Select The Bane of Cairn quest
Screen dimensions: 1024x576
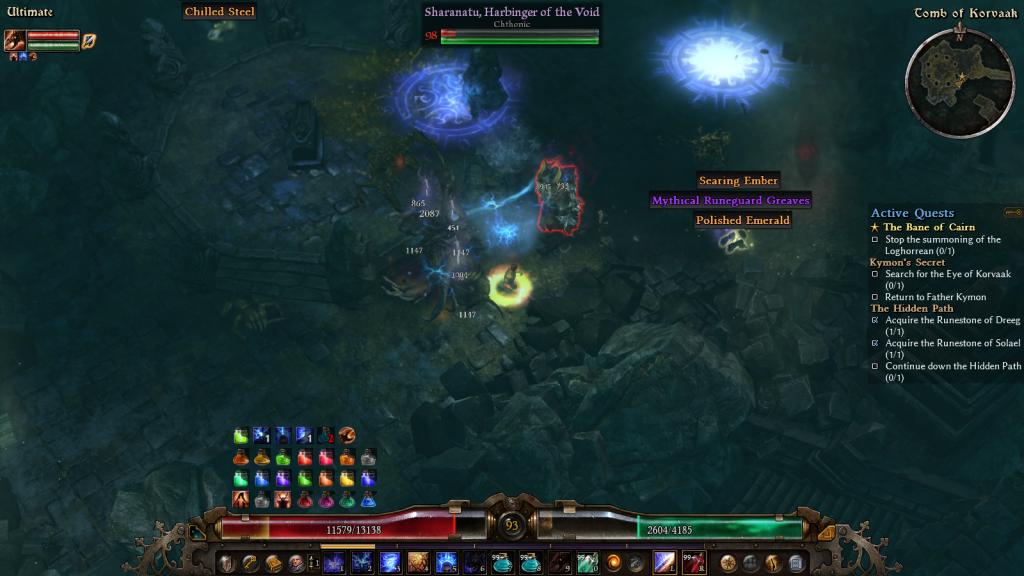[x=928, y=227]
